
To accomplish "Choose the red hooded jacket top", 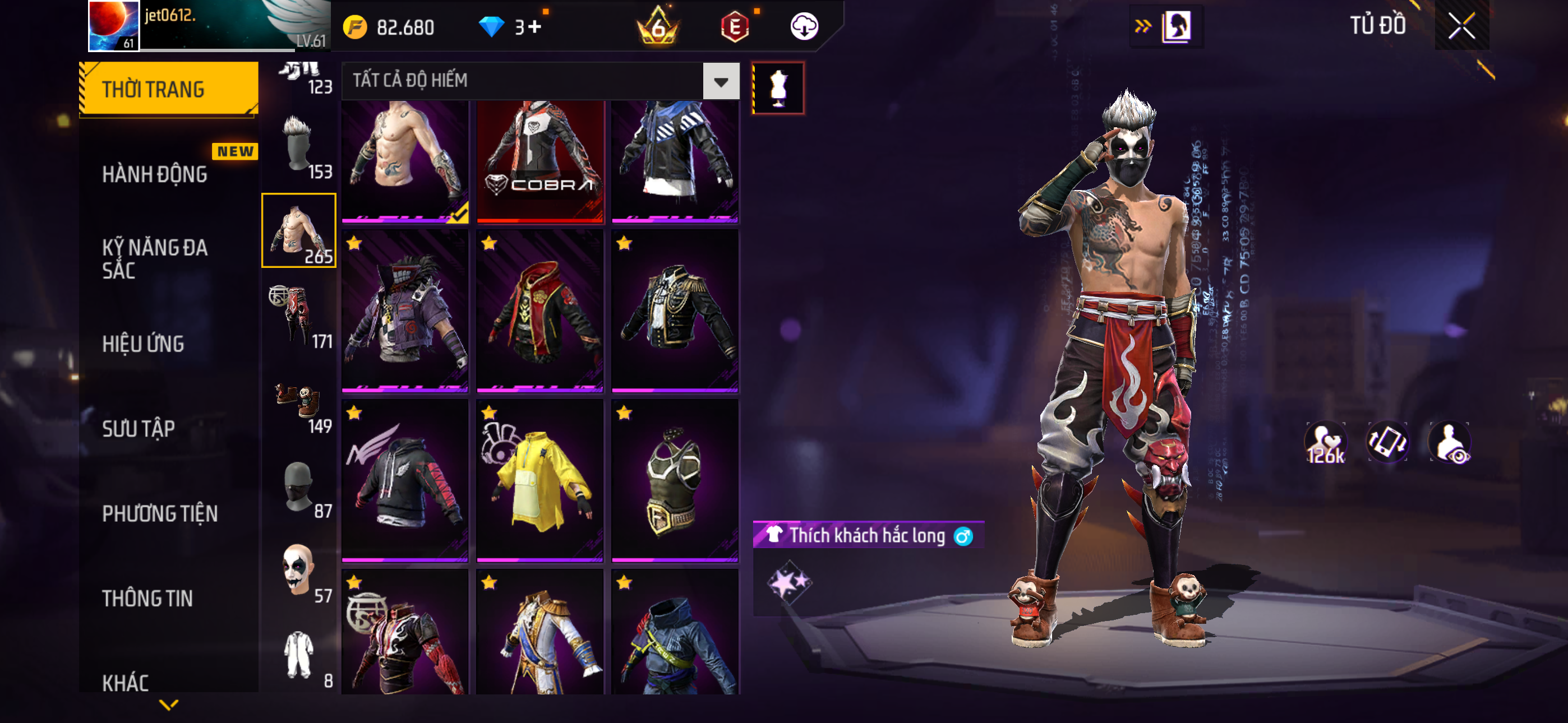I will tap(540, 310).
